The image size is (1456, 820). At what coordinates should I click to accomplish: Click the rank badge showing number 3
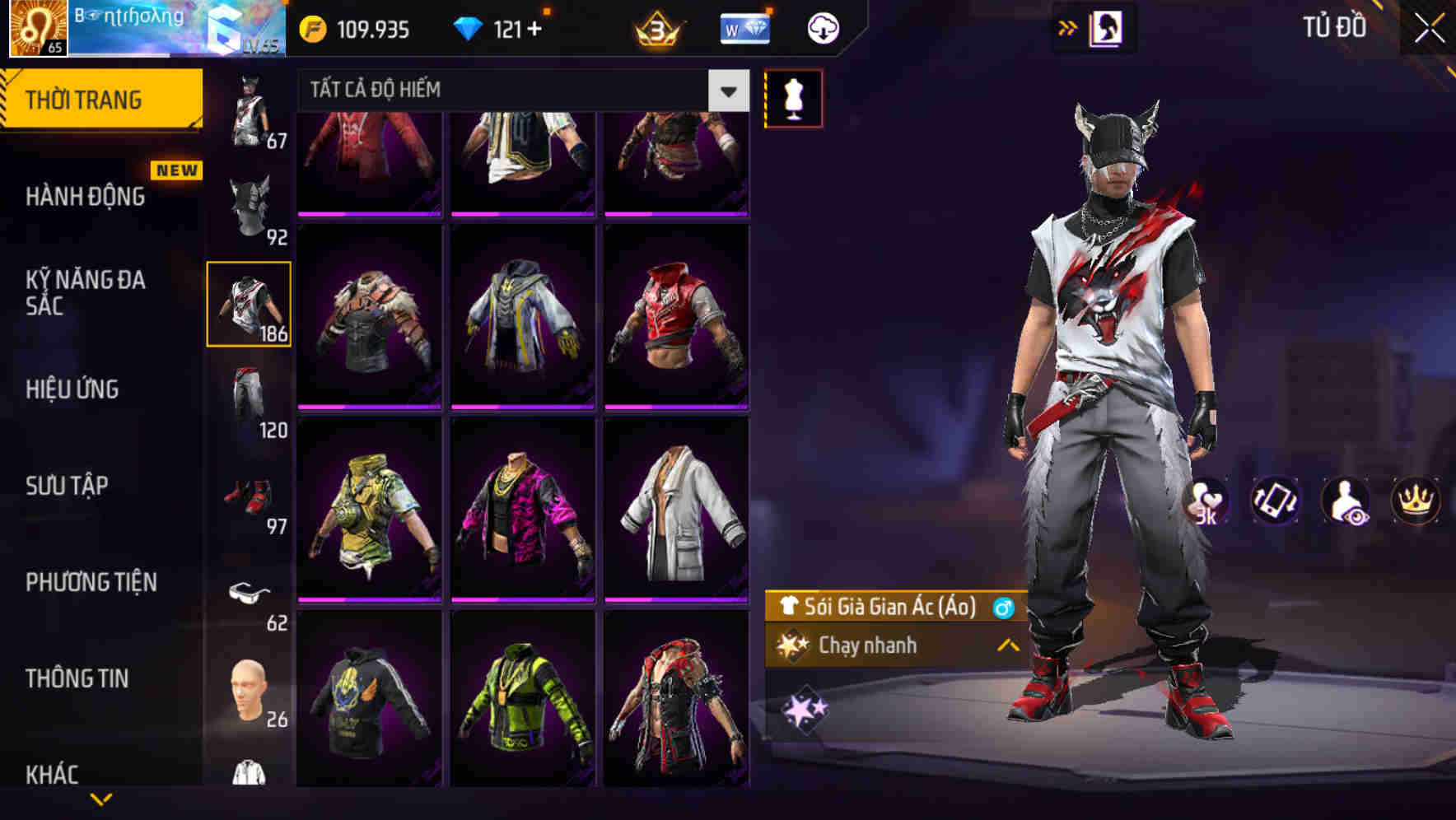click(657, 26)
